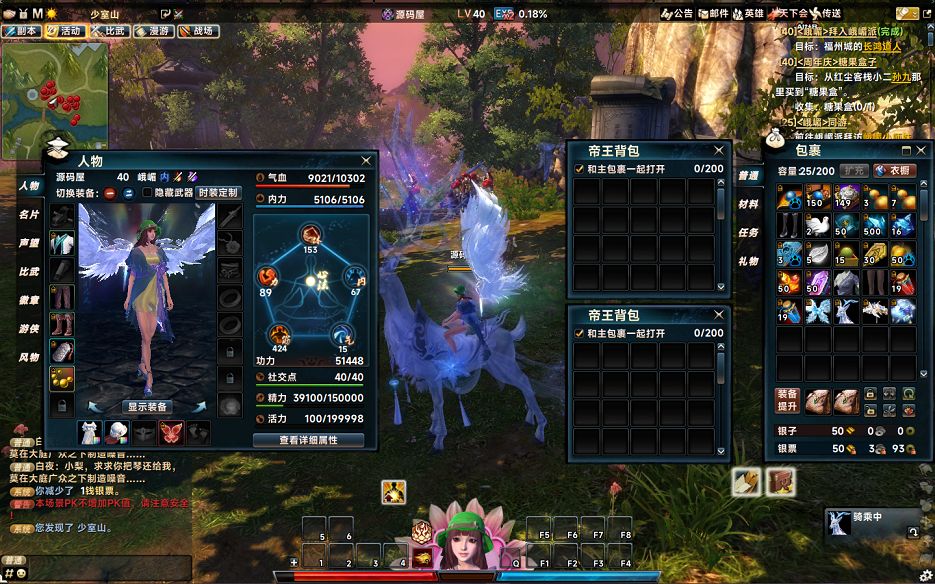Click the 装备提升 equipment upgrade button
Image resolution: width=935 pixels, height=584 pixels.
point(787,400)
